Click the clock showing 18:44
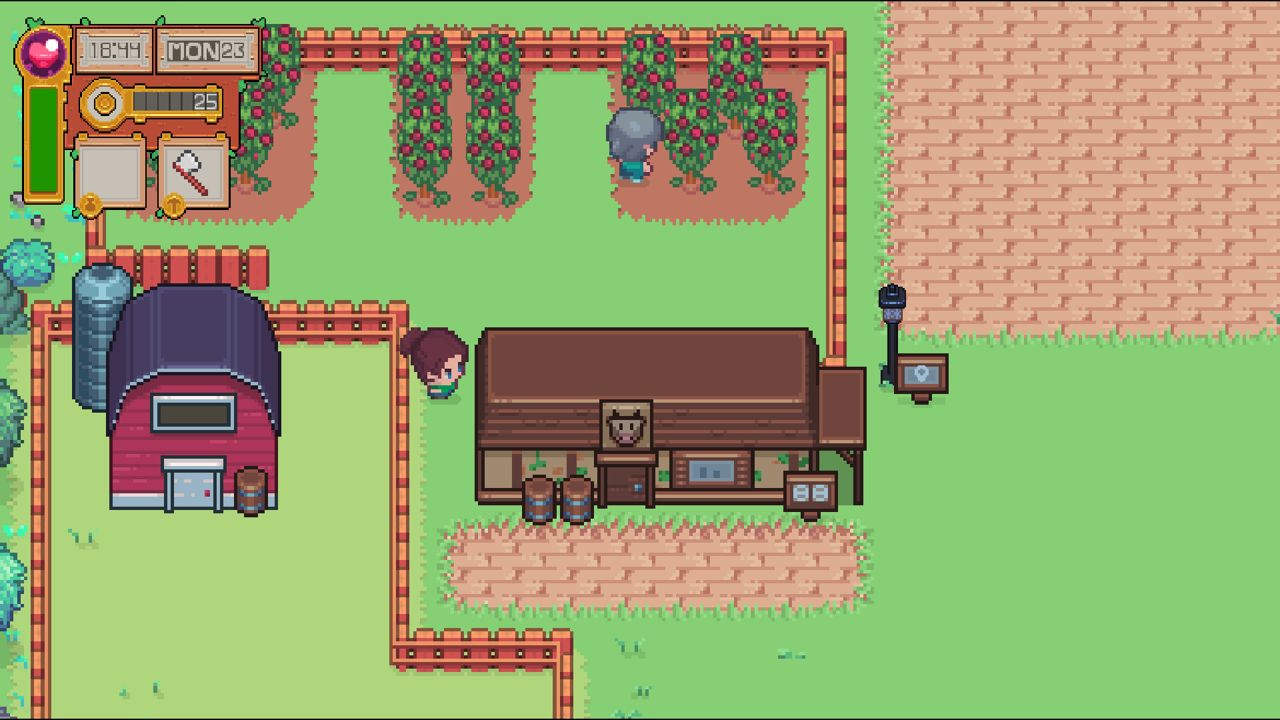 (x=113, y=48)
